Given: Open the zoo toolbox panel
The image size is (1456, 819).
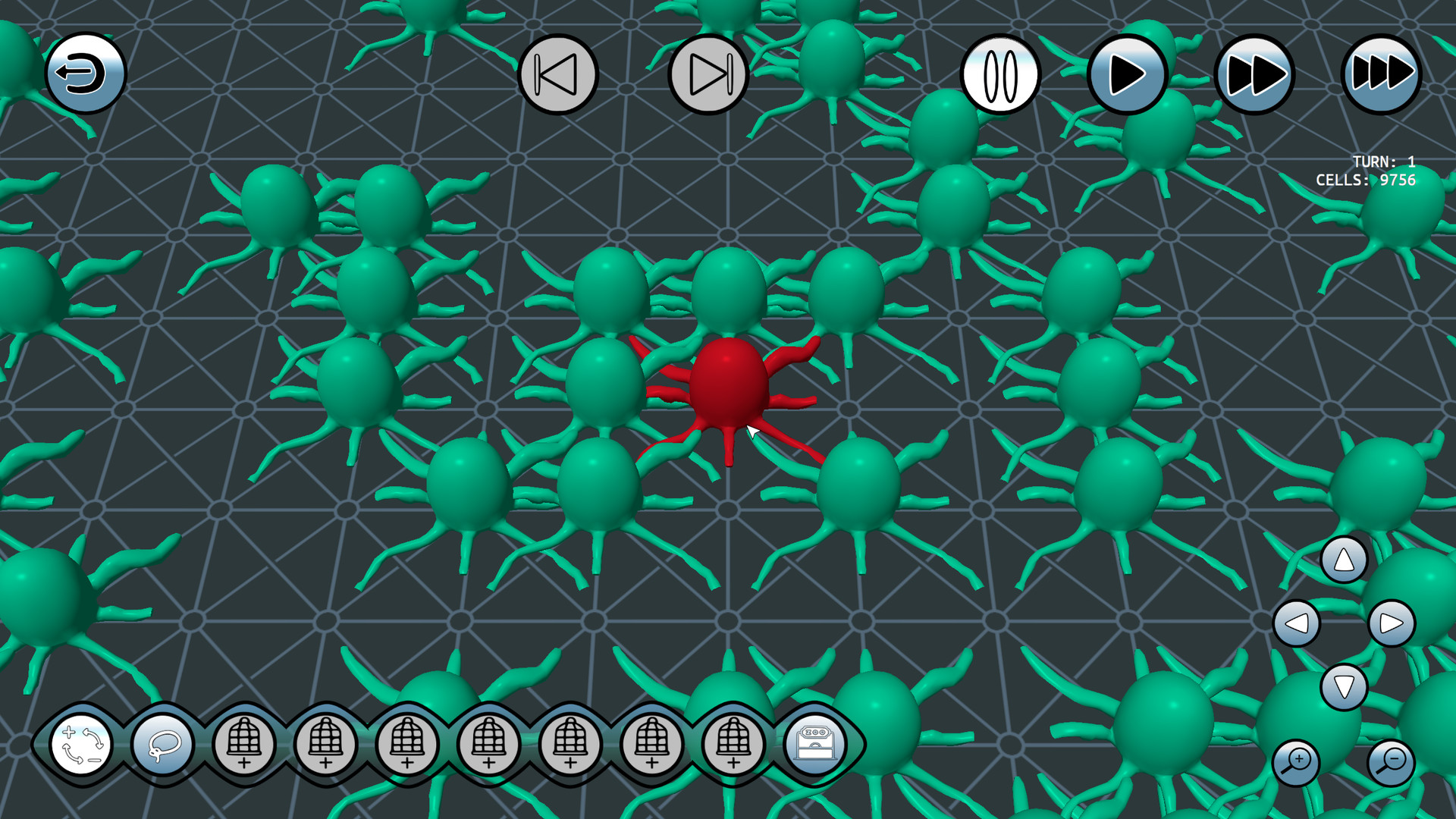Looking at the screenshot, I should (815, 745).
